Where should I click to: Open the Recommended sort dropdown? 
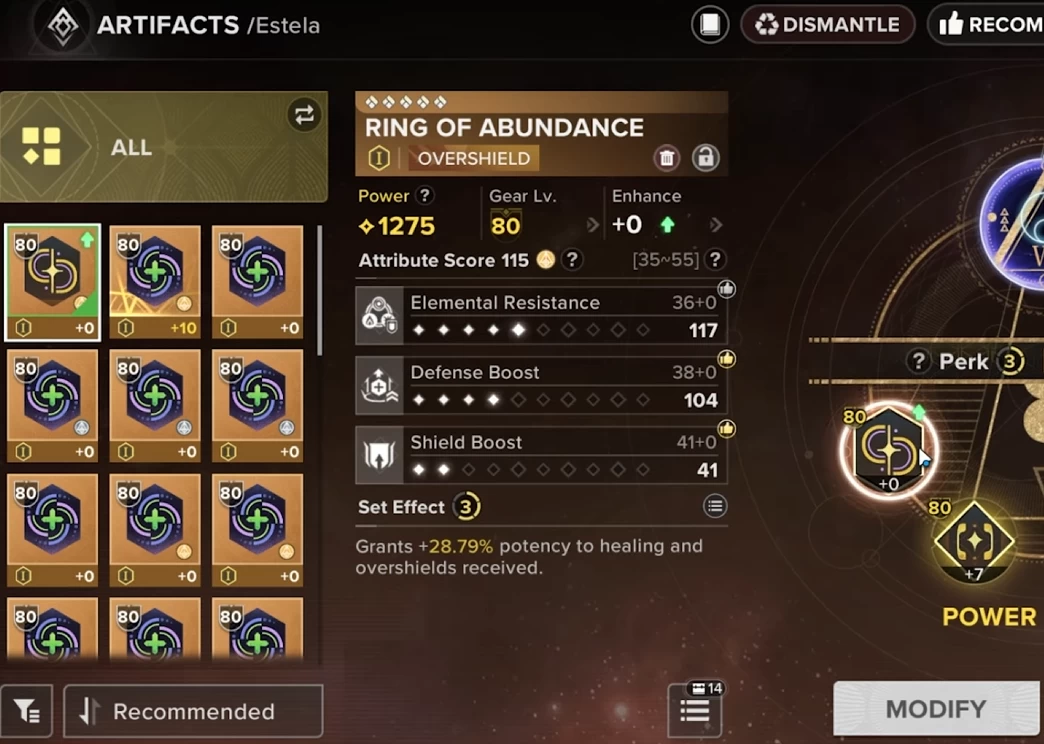pyautogui.click(x=193, y=711)
